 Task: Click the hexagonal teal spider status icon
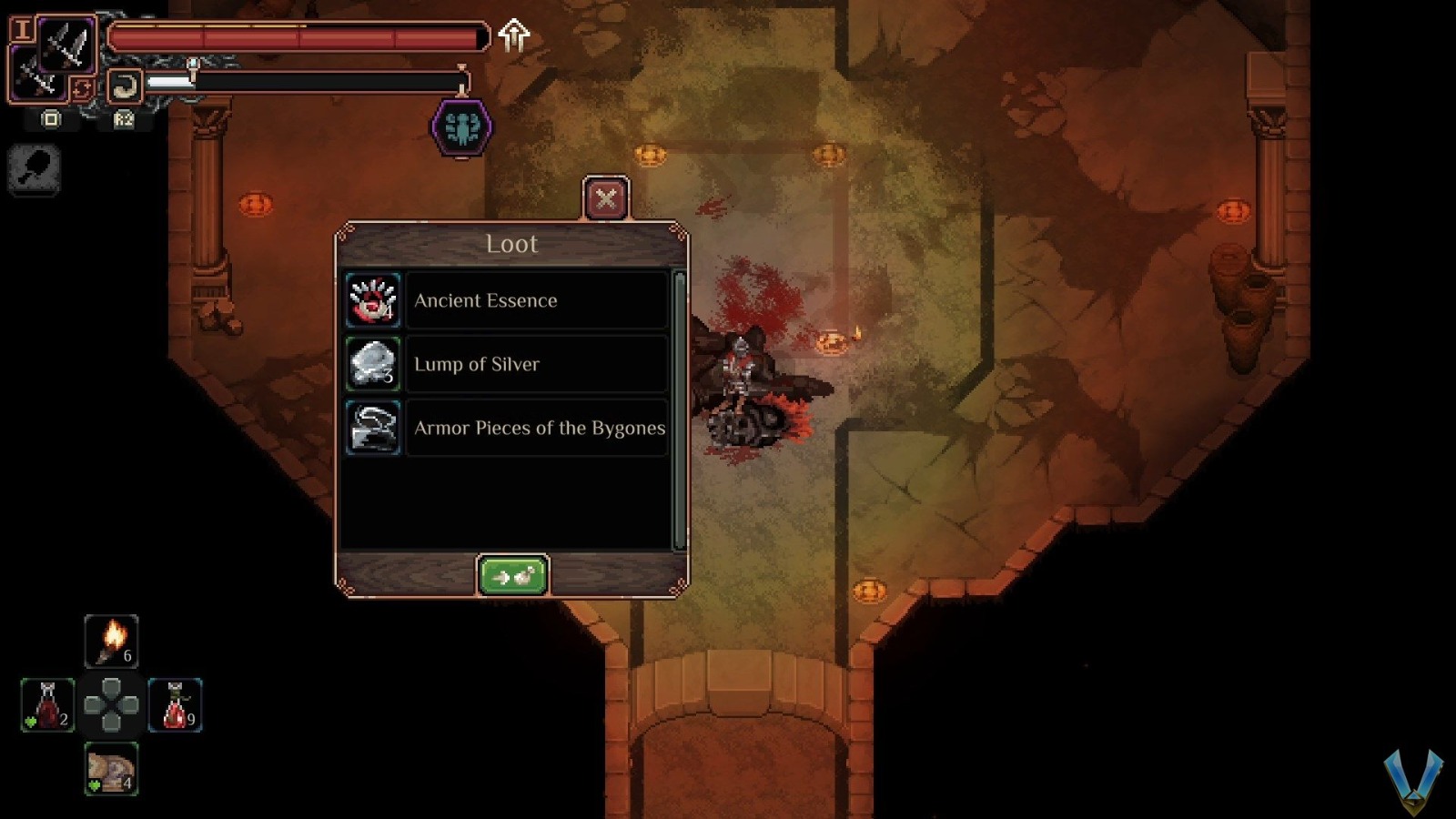pos(462,127)
